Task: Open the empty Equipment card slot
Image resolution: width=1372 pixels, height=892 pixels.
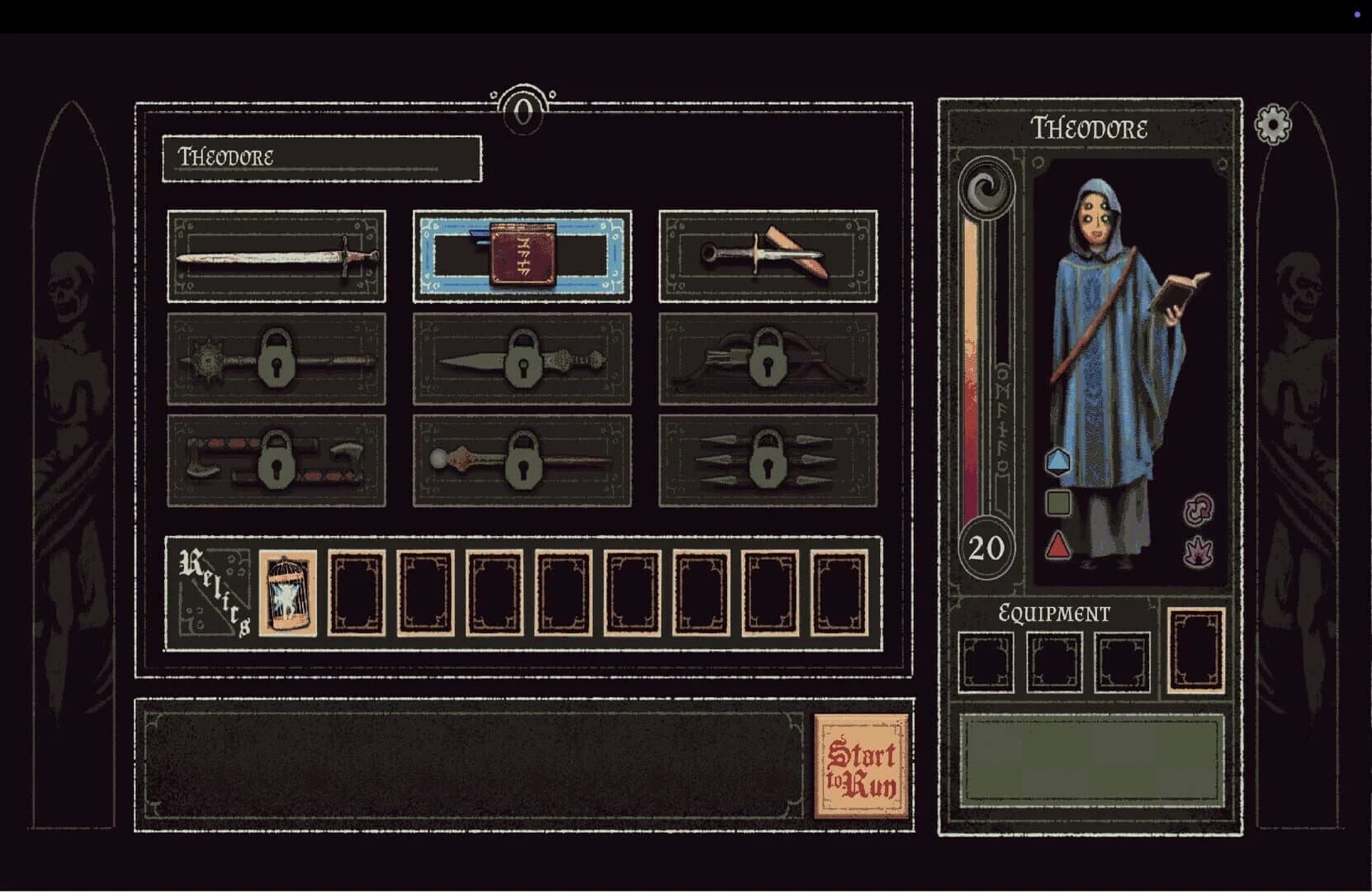Action: point(1195,652)
